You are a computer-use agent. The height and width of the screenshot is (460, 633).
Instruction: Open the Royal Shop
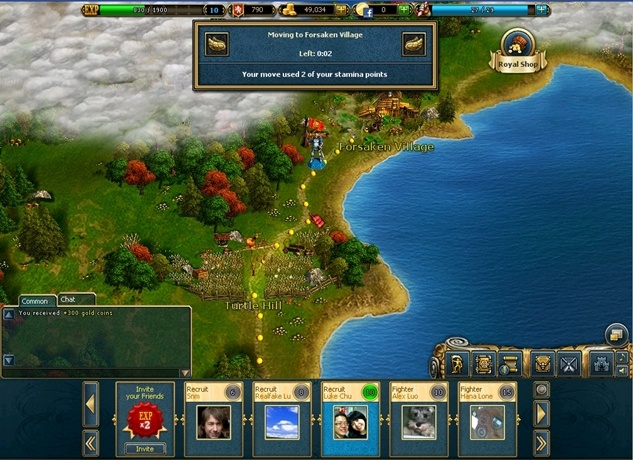[519, 51]
